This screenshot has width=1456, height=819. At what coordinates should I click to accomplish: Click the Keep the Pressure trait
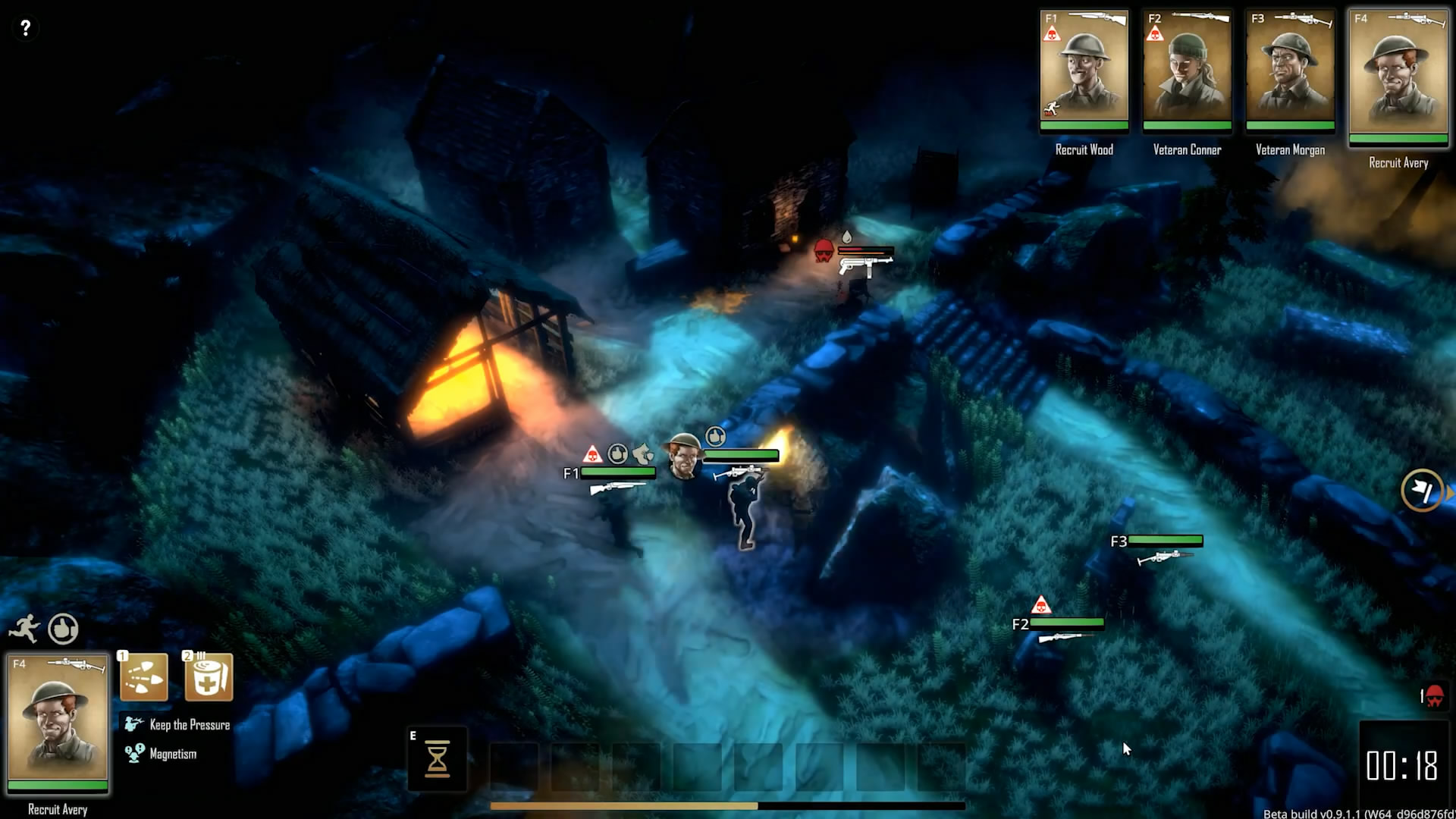[190, 725]
